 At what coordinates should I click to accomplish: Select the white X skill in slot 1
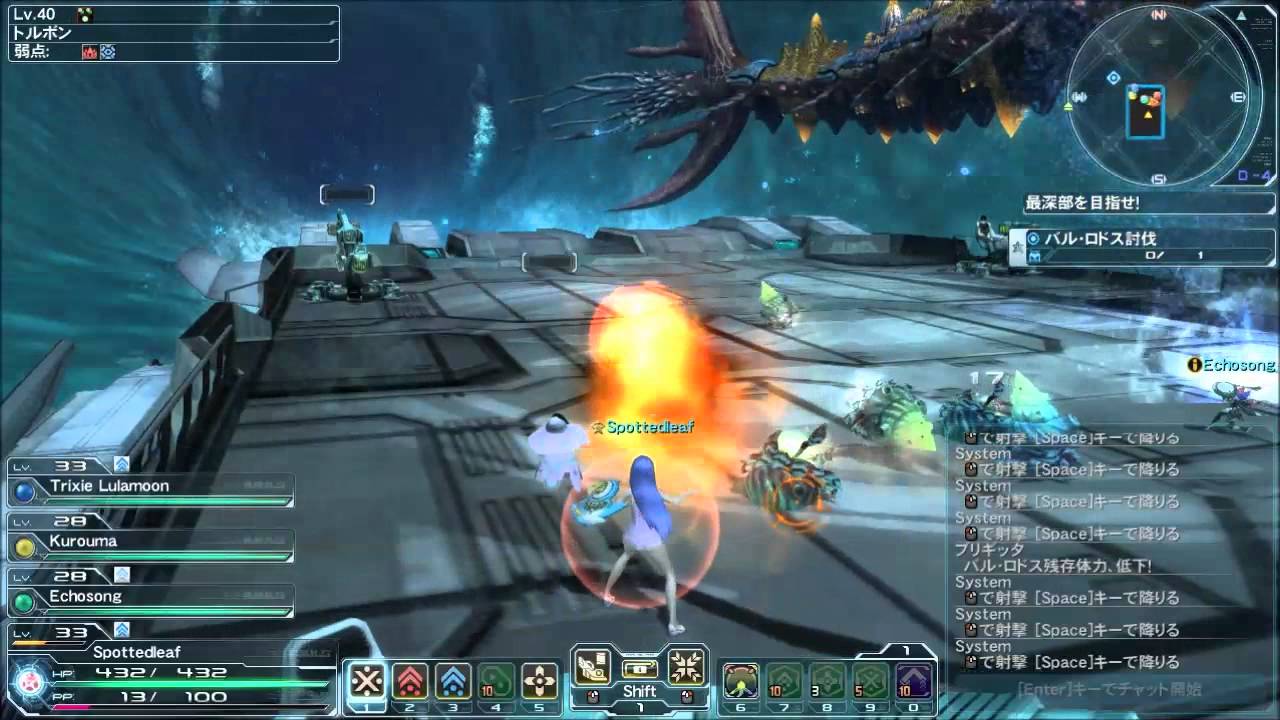click(x=367, y=681)
